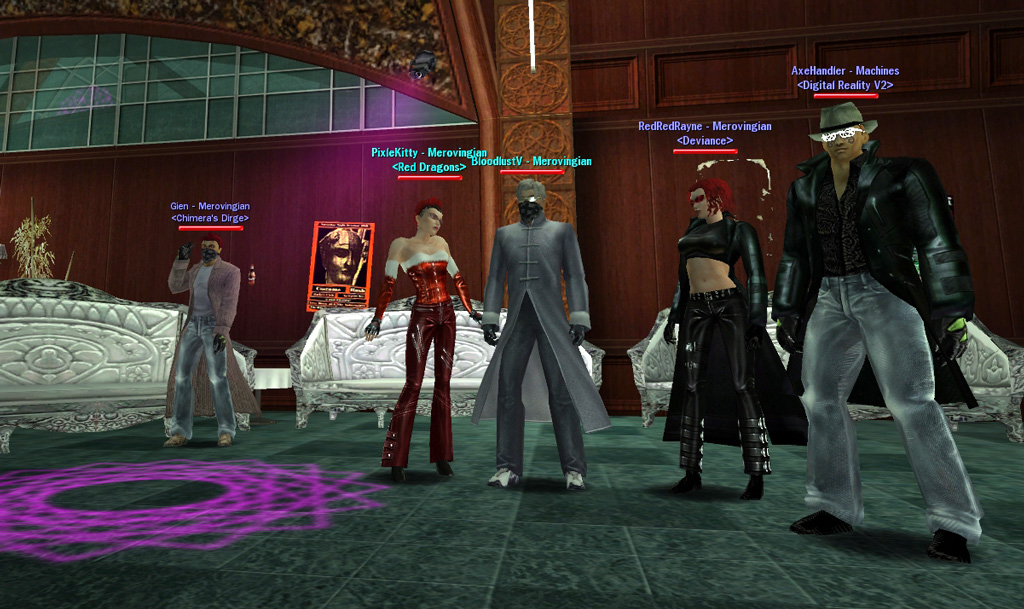Select the AxeHandler nameplate
This screenshot has width=1024, height=609.
point(845,72)
